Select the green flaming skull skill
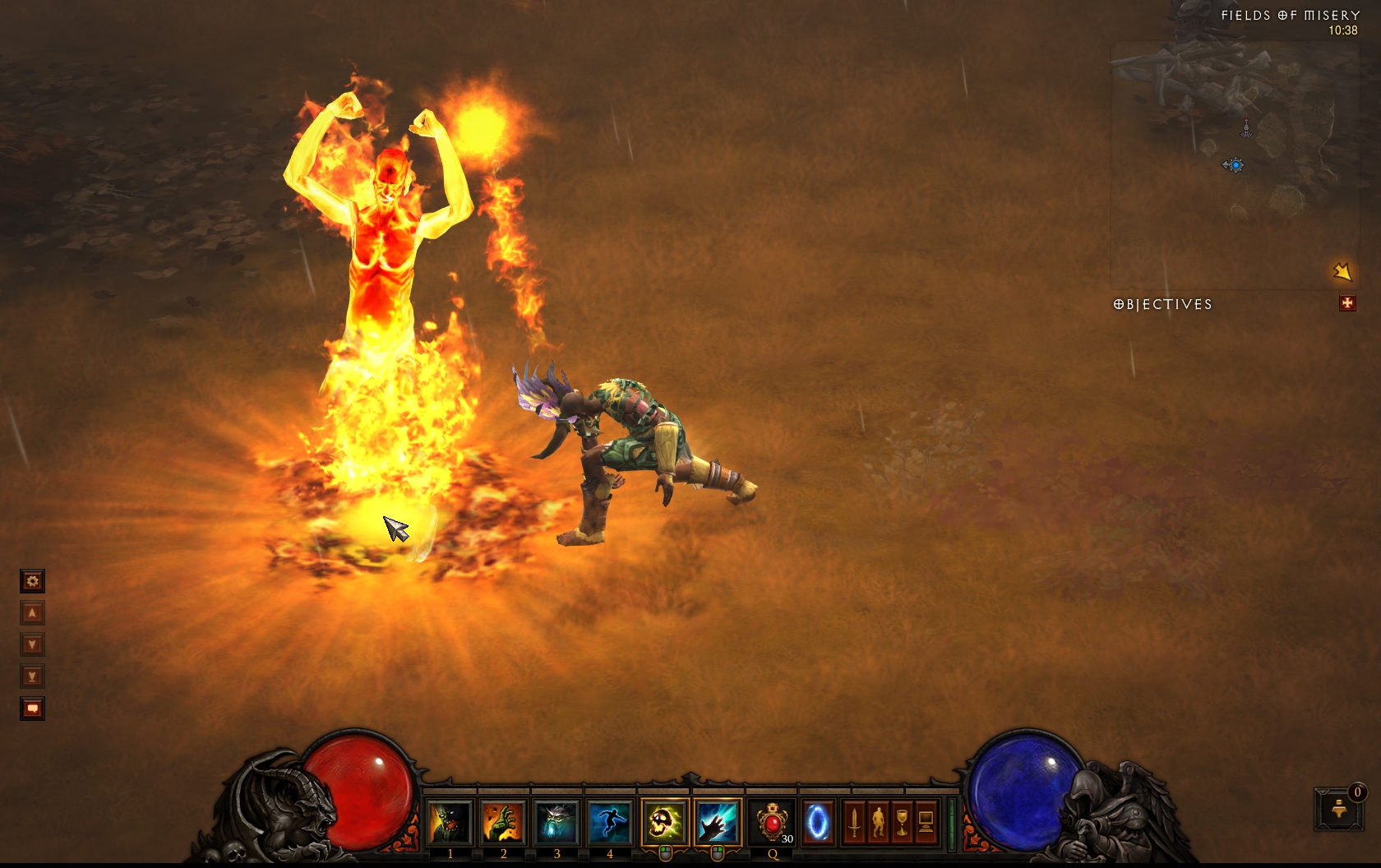Image resolution: width=1381 pixels, height=868 pixels. (664, 822)
